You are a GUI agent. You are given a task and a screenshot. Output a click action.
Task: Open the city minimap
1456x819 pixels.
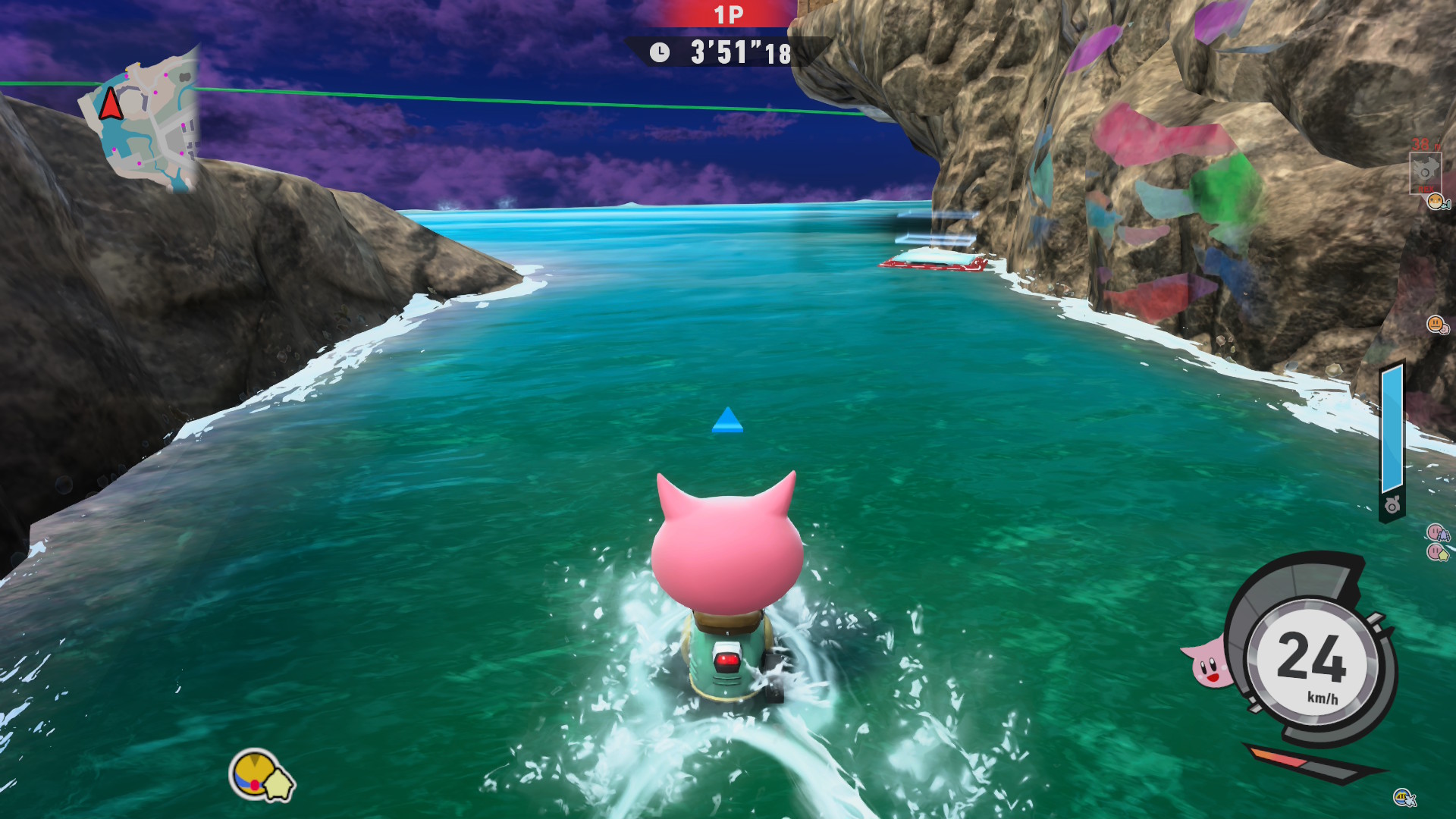coord(142,120)
